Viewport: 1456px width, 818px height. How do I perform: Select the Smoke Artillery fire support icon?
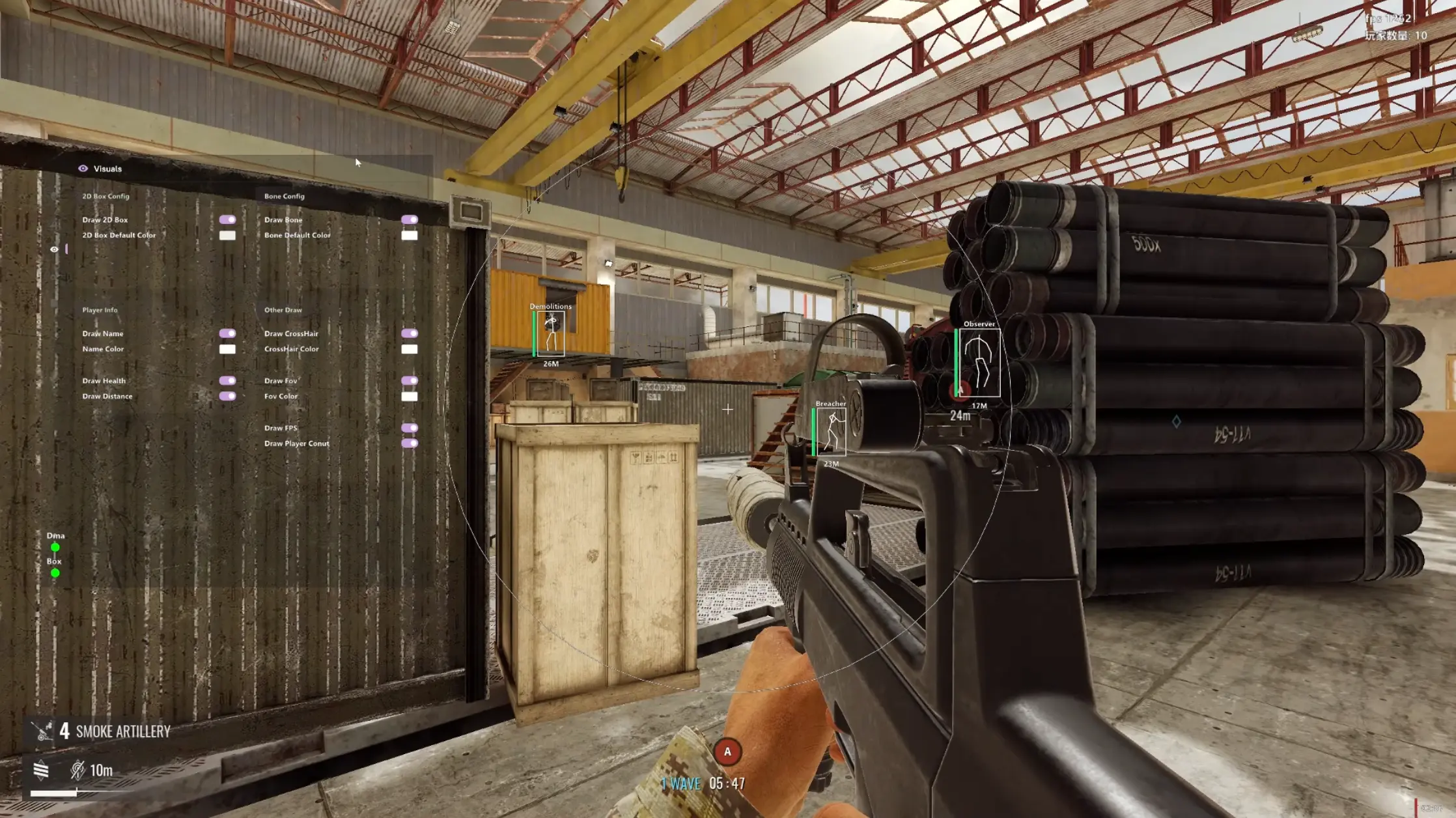[43, 731]
